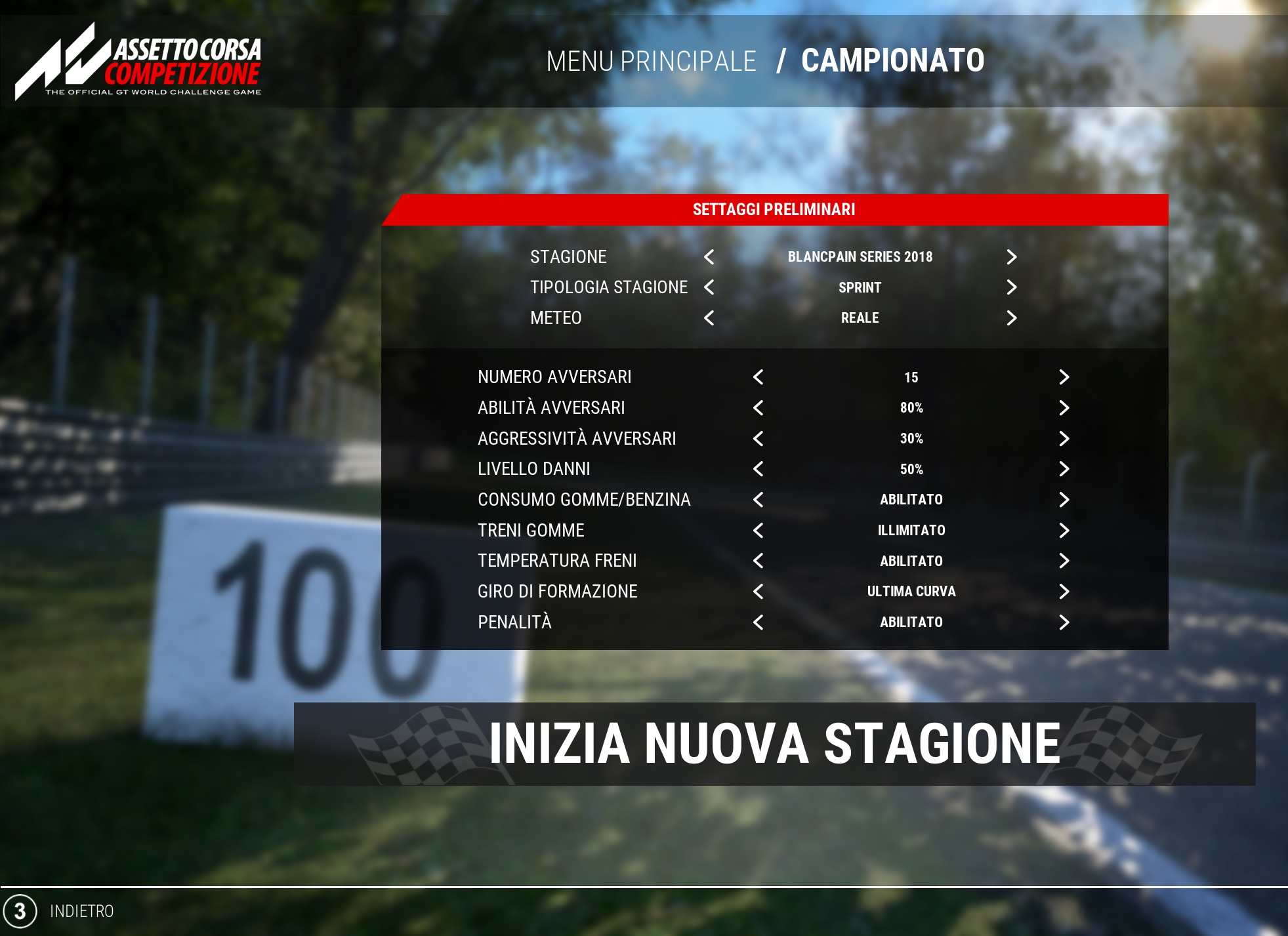The height and width of the screenshot is (936, 1288).
Task: Change Giro di Formazione to next option
Action: (x=1064, y=592)
